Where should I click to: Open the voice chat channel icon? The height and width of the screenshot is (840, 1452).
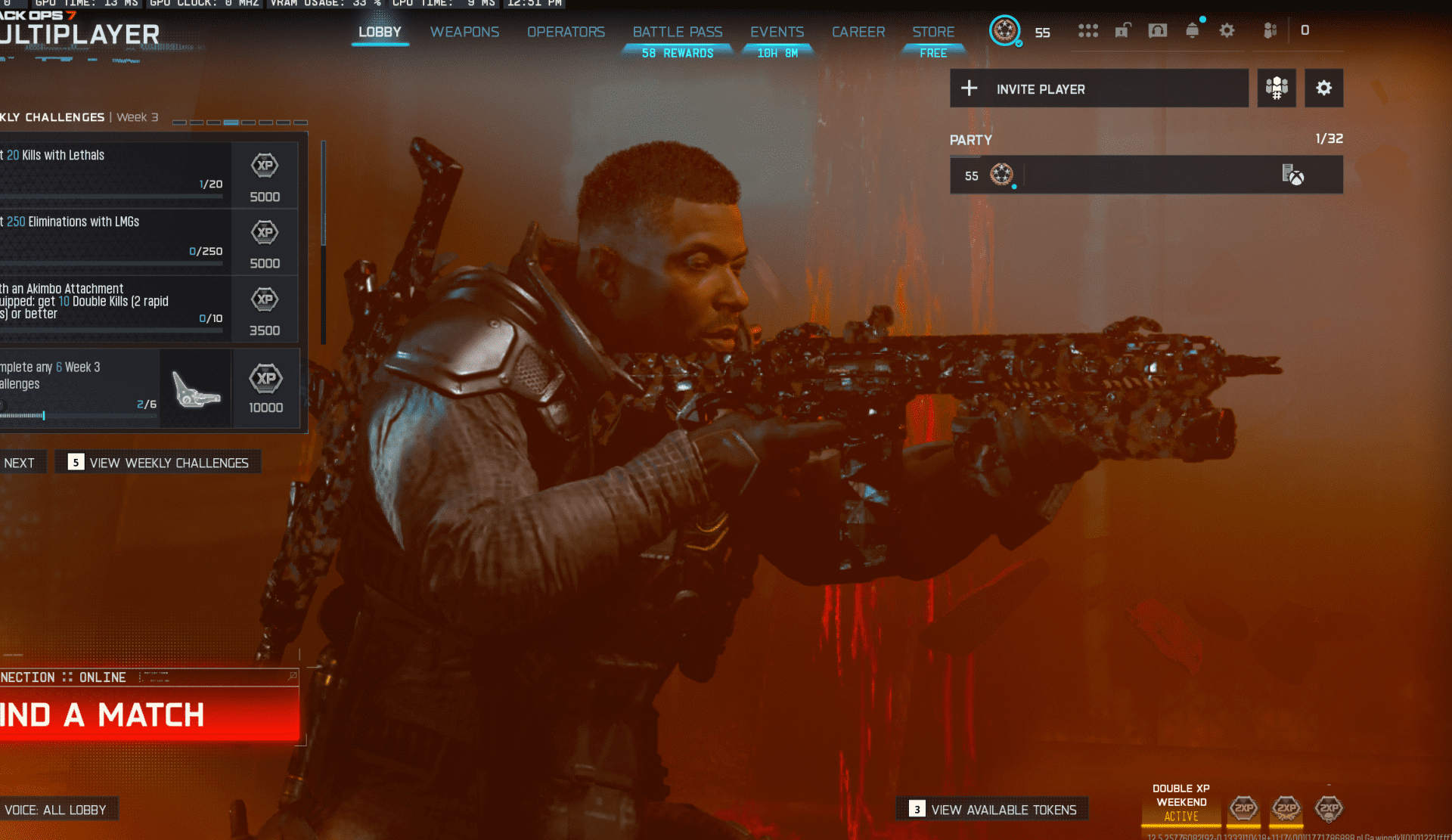[x=1158, y=31]
